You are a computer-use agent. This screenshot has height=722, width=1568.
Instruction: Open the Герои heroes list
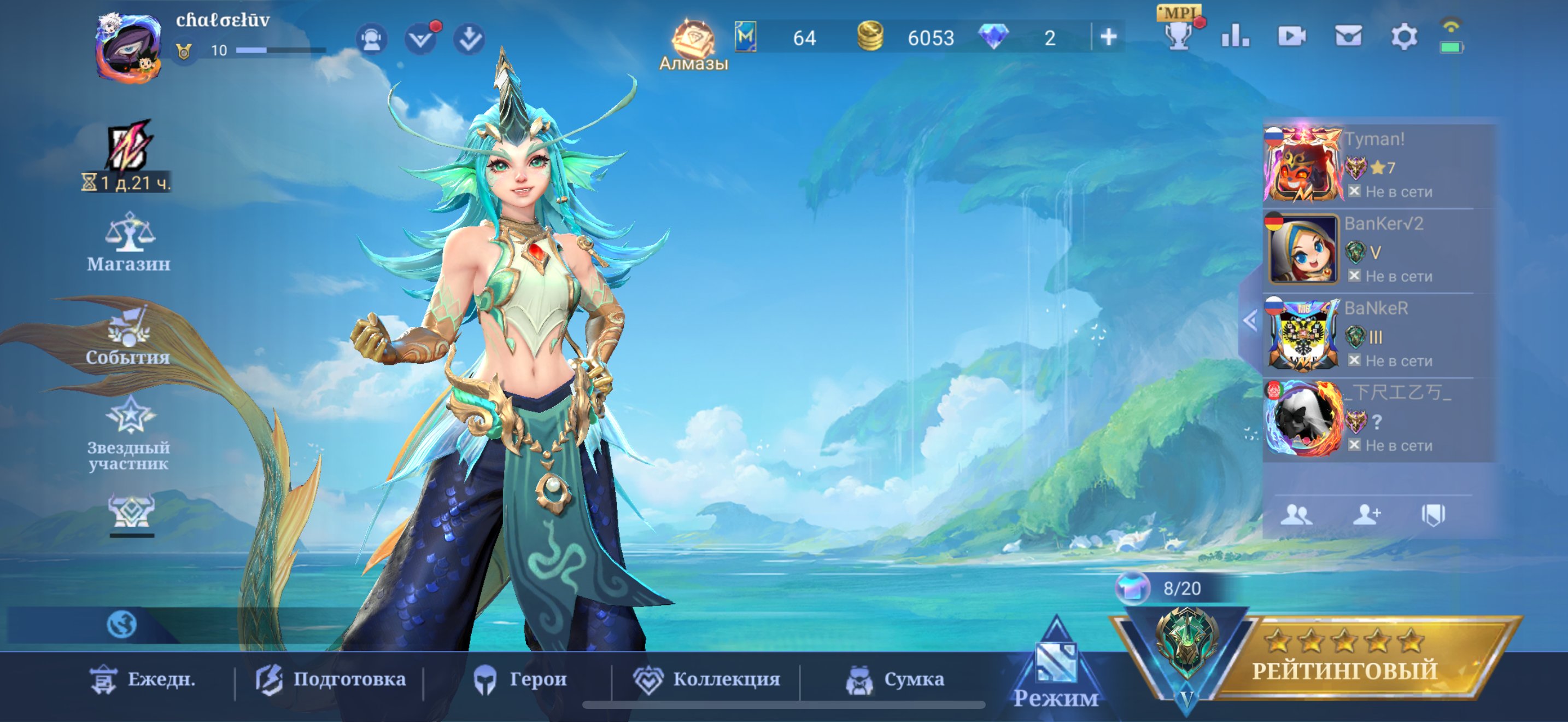coord(520,679)
